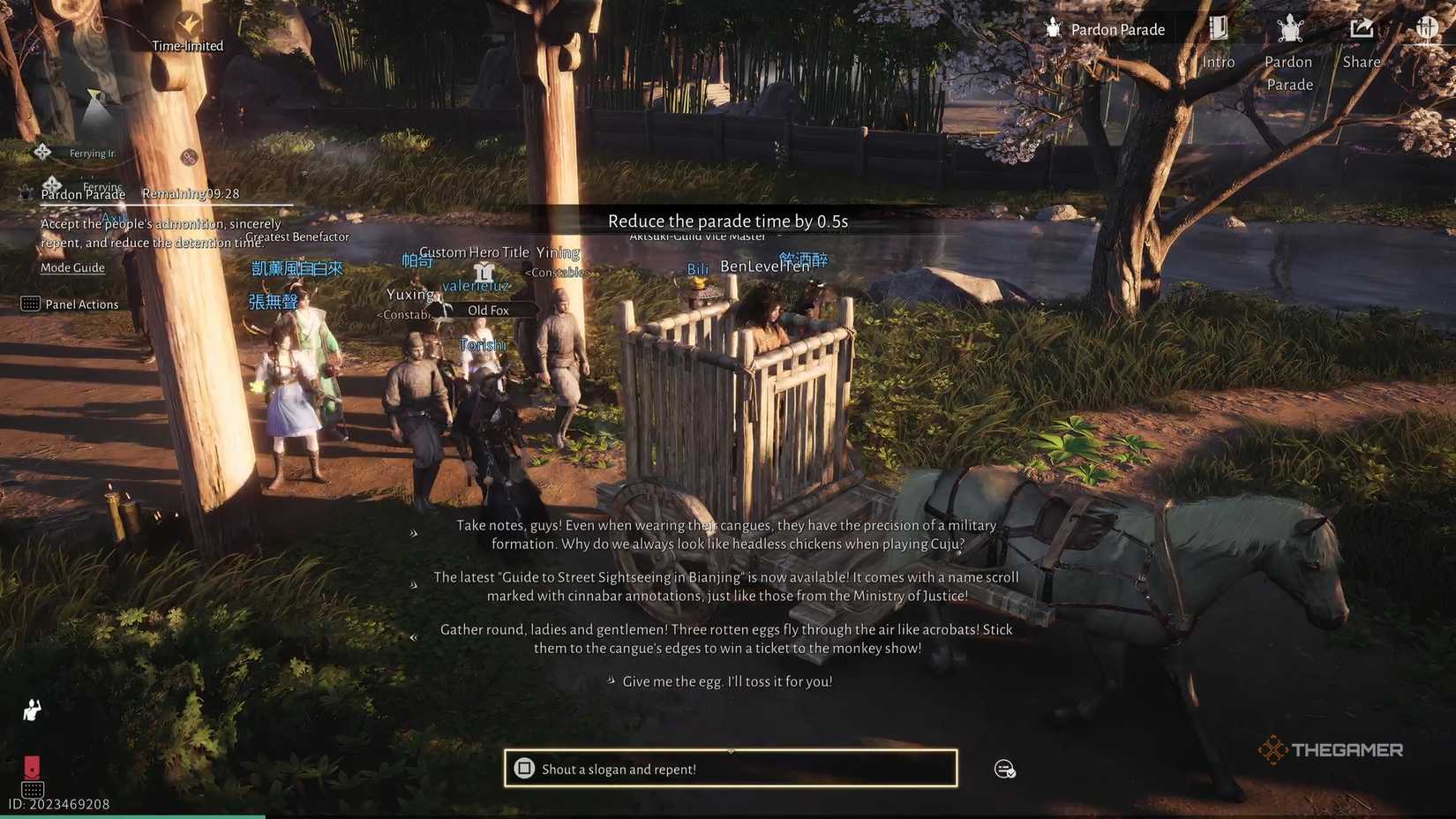
Task: Expand chat history with the left chevron
Action: click(x=415, y=635)
